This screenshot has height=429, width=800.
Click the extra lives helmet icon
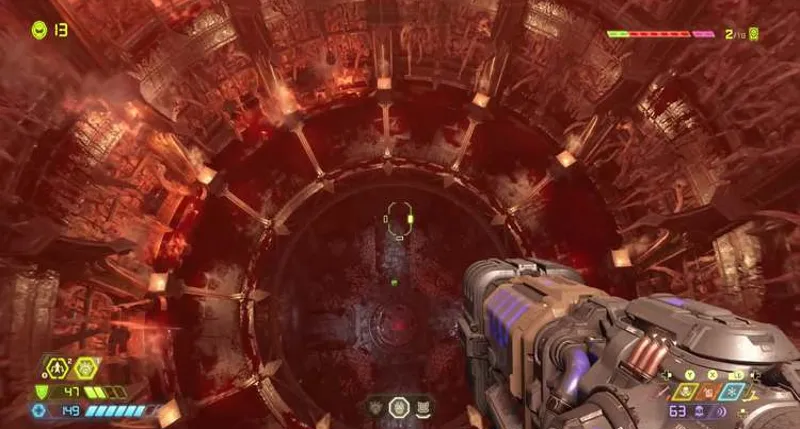coord(39,30)
